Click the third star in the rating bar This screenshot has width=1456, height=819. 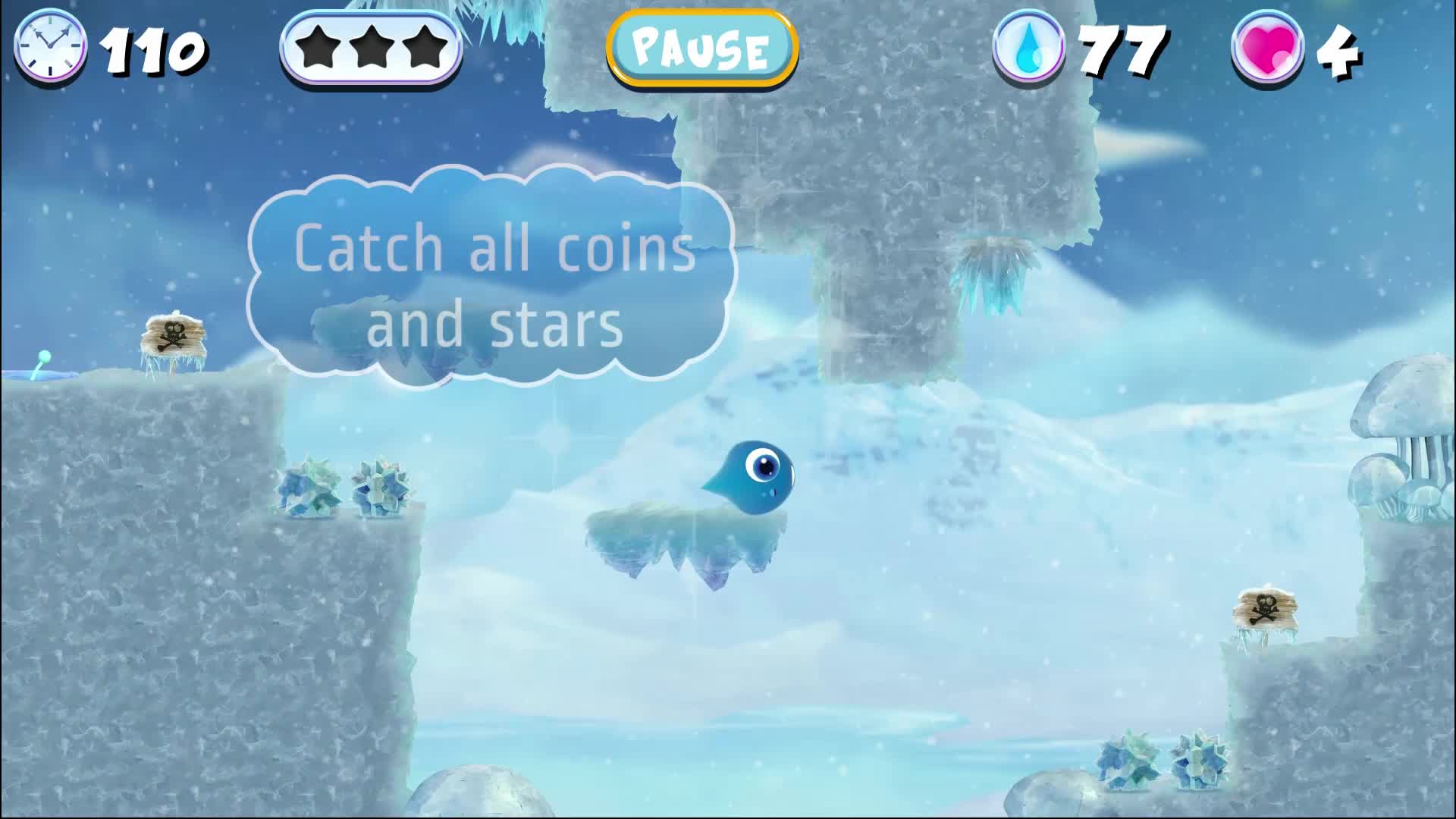click(422, 49)
